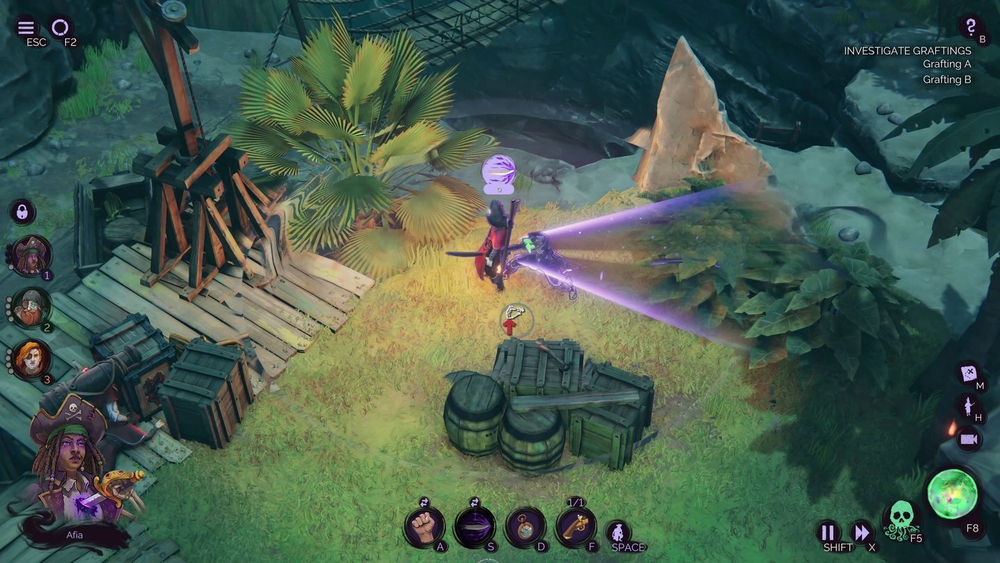Select crew member portrait number 1
The height and width of the screenshot is (563, 1000).
point(31,256)
